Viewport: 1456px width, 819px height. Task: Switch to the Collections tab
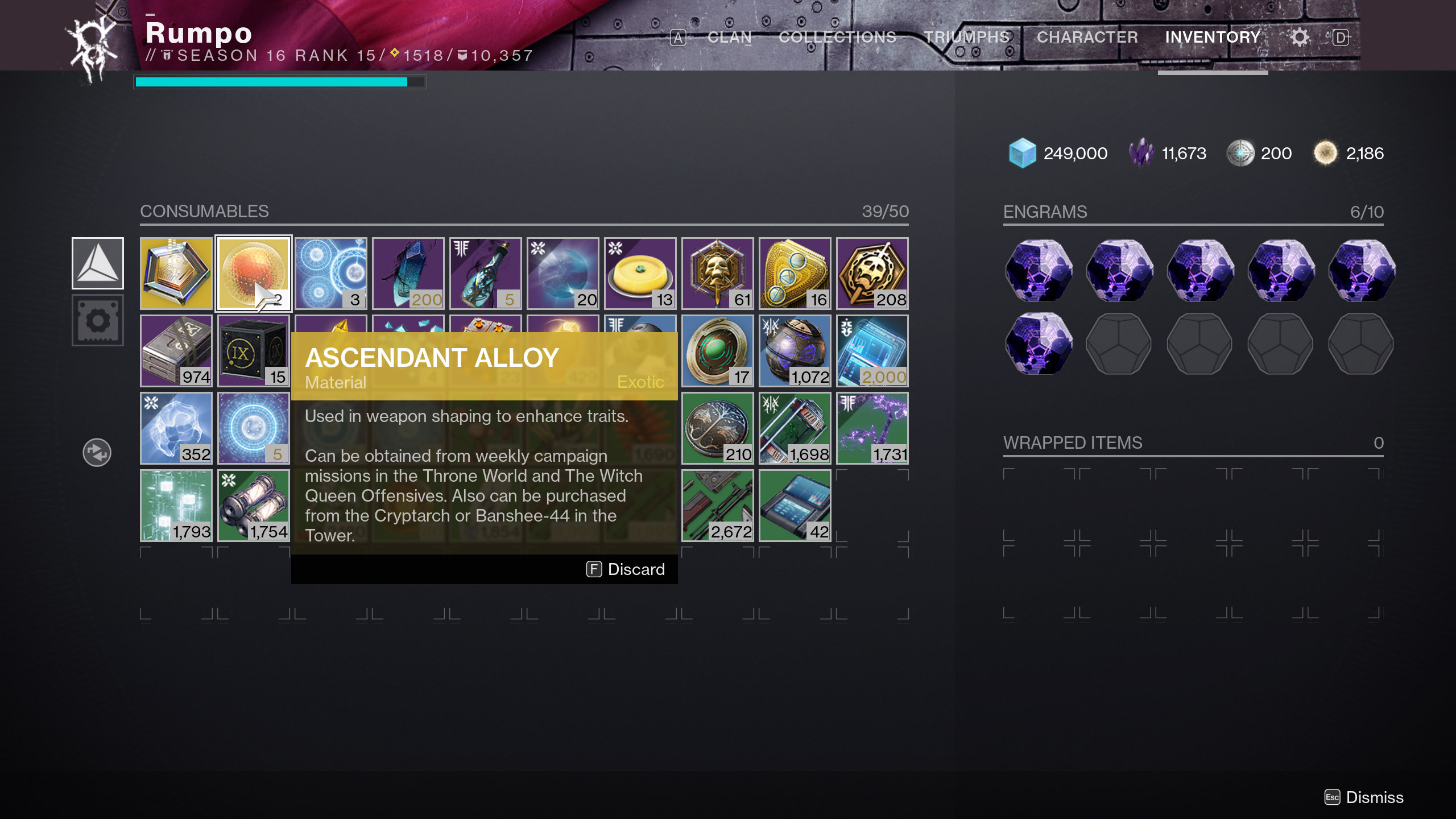pos(837,38)
